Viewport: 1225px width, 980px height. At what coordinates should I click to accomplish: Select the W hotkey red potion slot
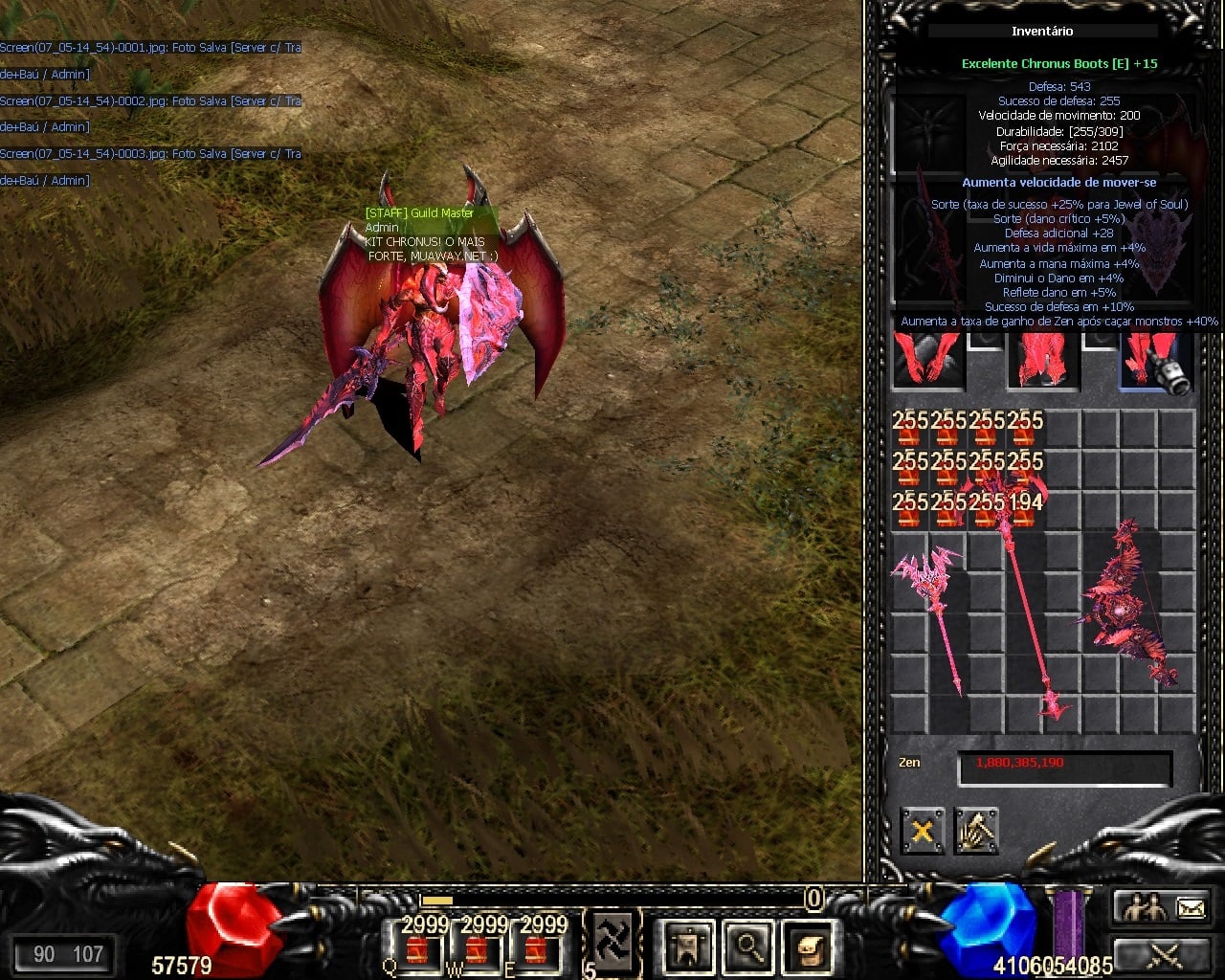click(479, 951)
